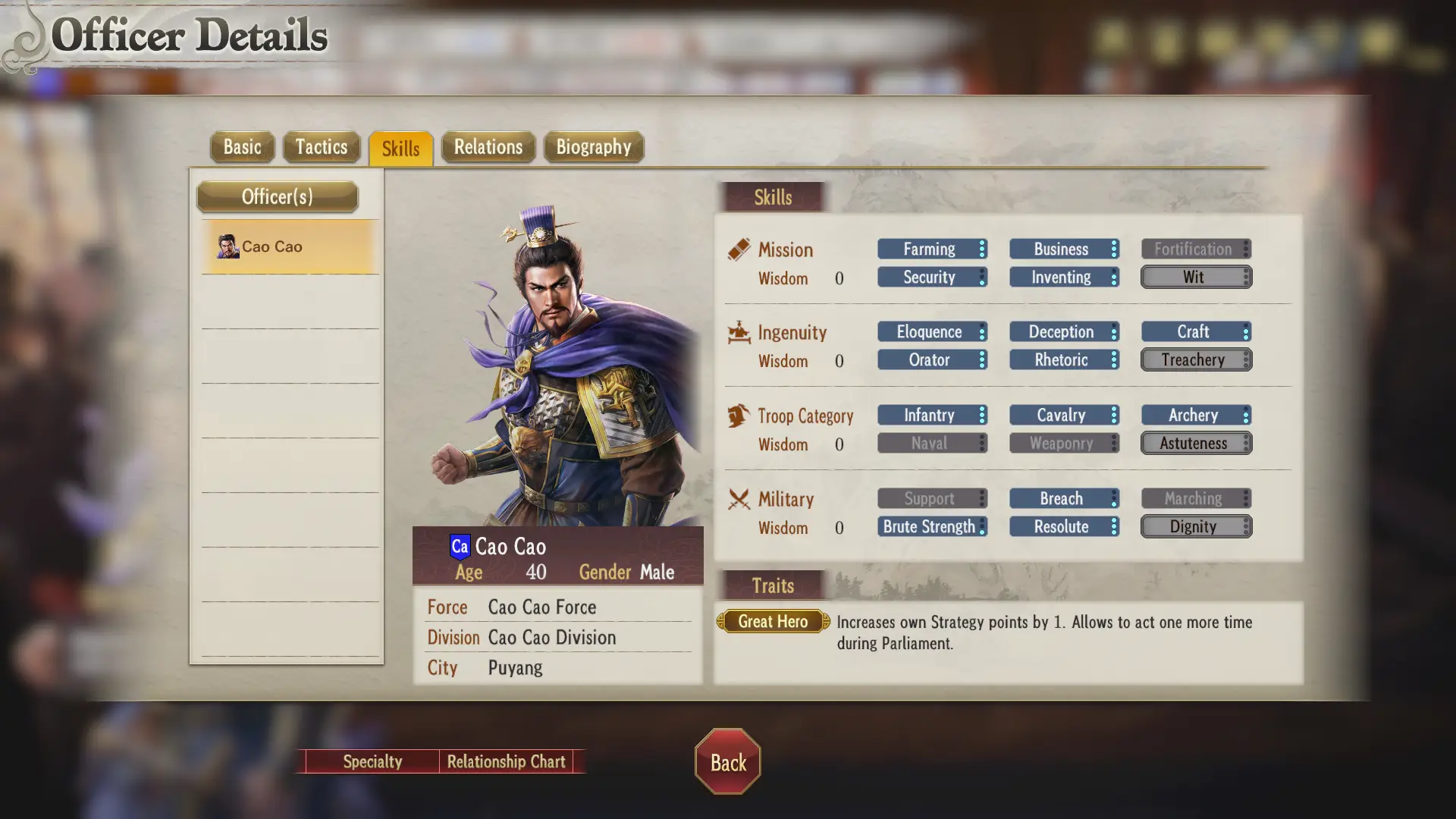Image resolution: width=1456 pixels, height=819 pixels.
Task: Expand the Cavalry skill level indicator
Action: [x=1113, y=415]
